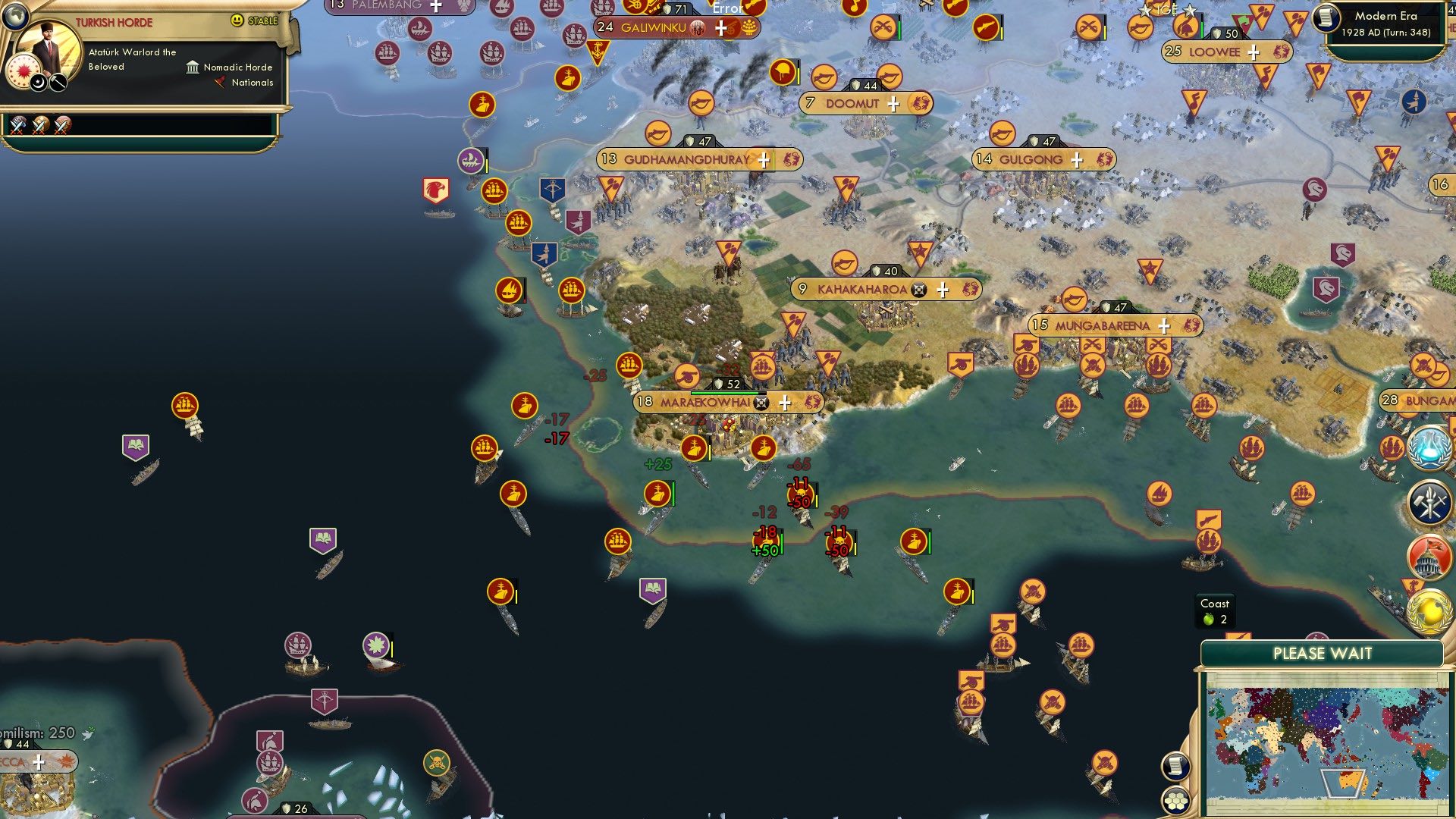Select the Kahakaharoa city name banner

tap(861, 288)
